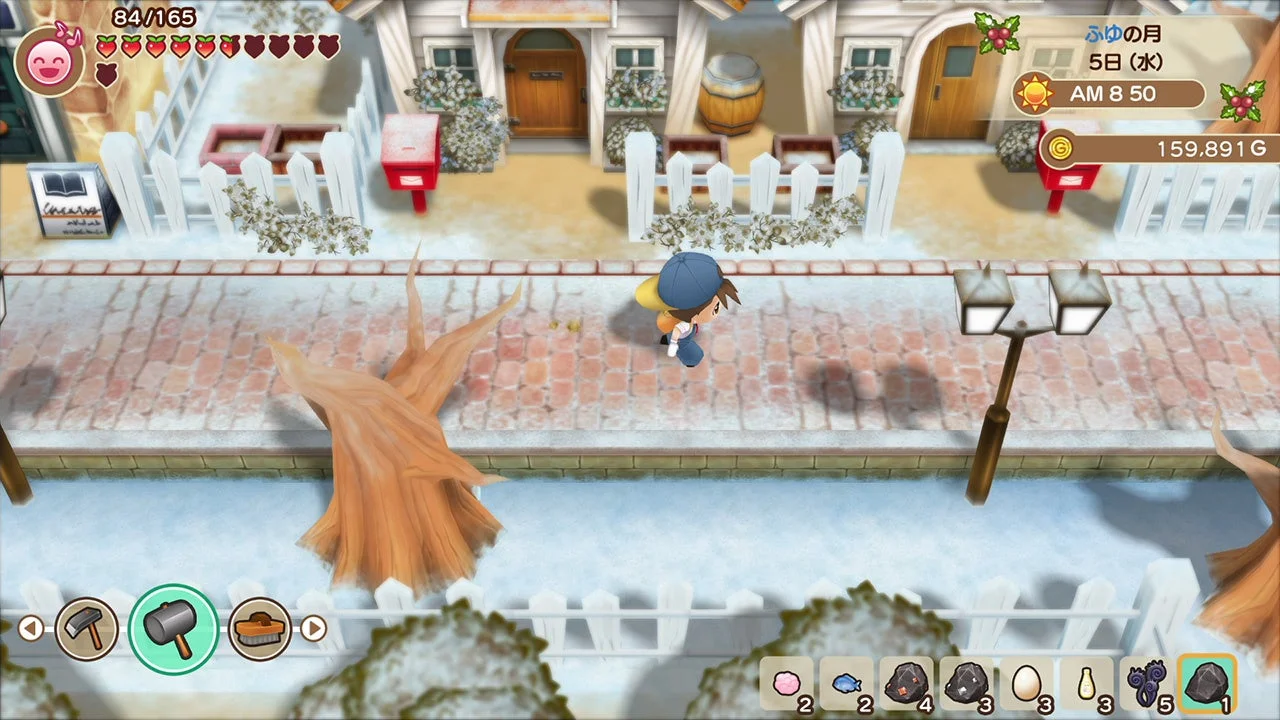Cycle tools using the left arrow
Image resolution: width=1280 pixels, height=720 pixels.
coord(31,627)
